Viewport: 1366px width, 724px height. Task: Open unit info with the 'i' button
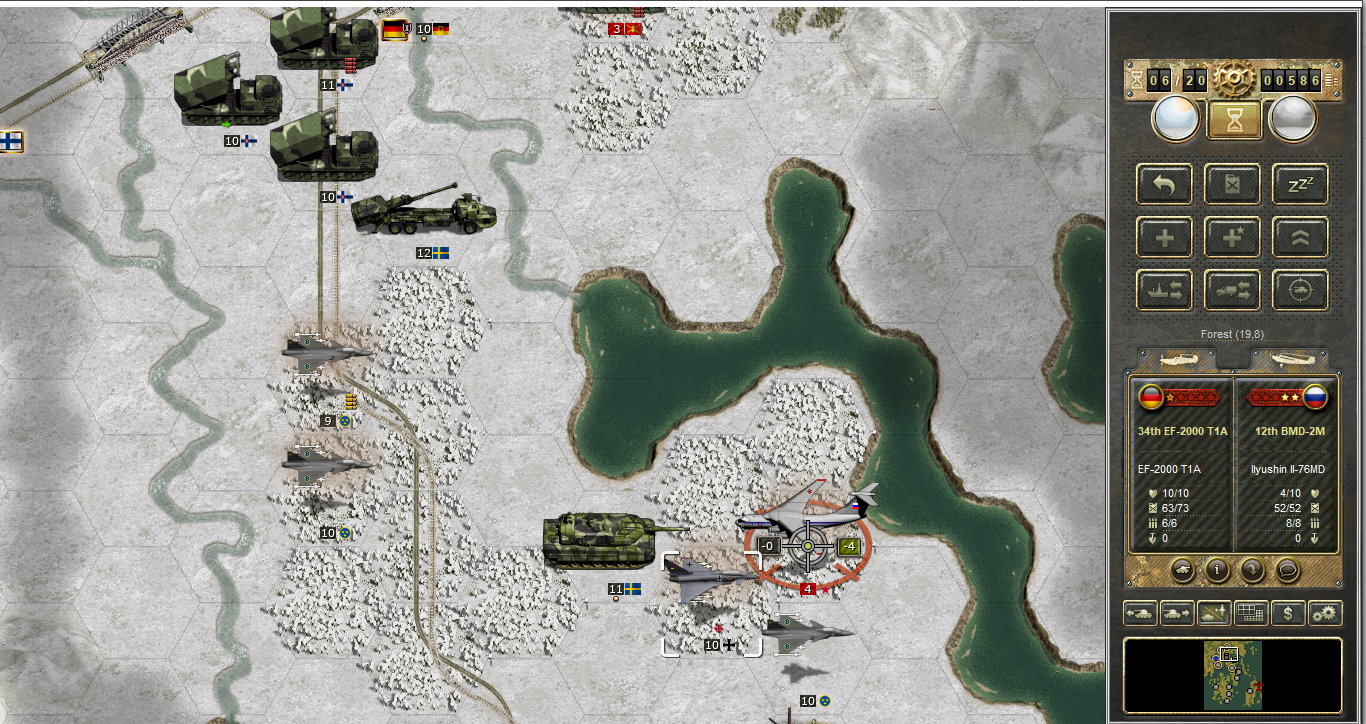[x=1217, y=570]
